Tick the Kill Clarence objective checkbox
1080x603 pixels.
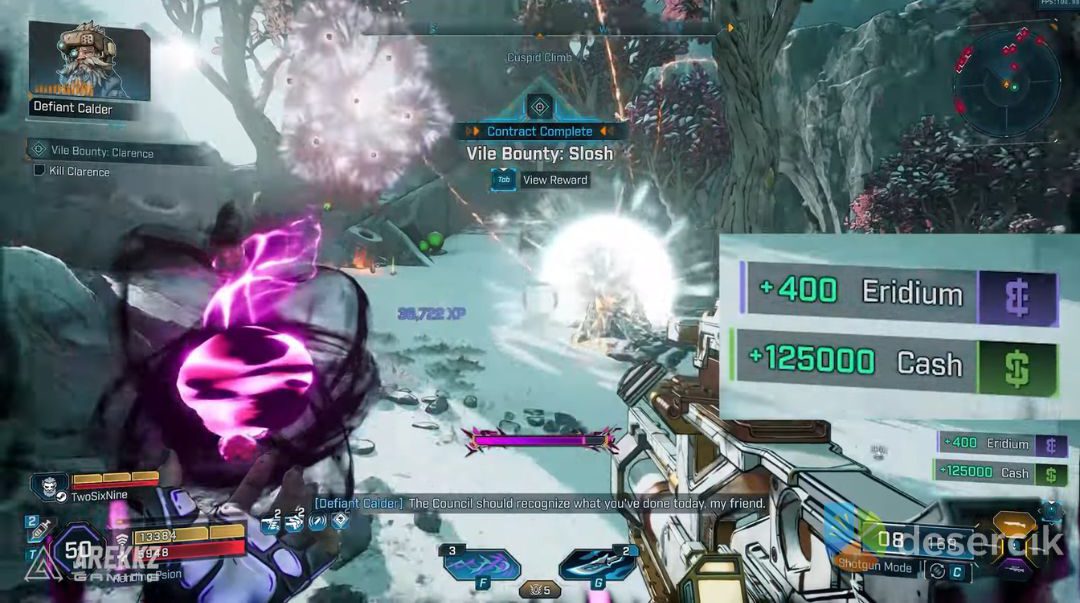tap(39, 171)
